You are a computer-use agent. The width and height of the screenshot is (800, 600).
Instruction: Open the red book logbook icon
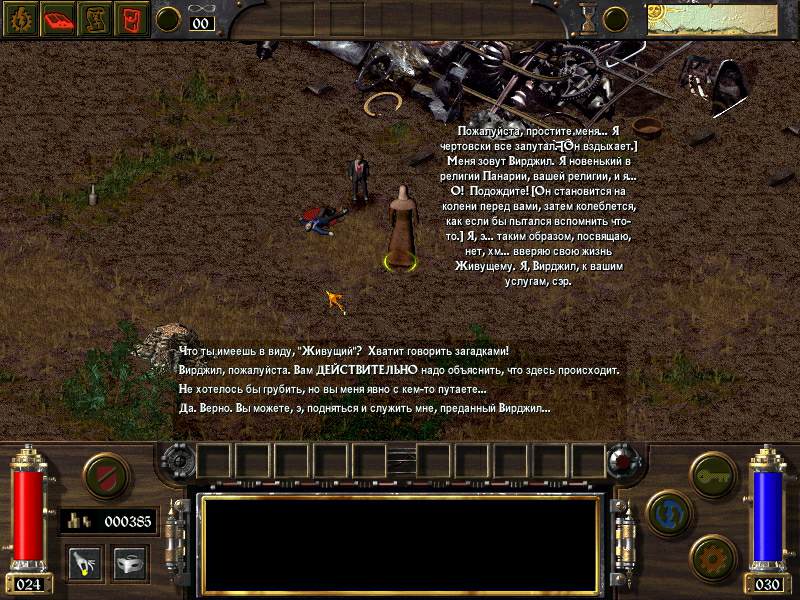(x=58, y=19)
